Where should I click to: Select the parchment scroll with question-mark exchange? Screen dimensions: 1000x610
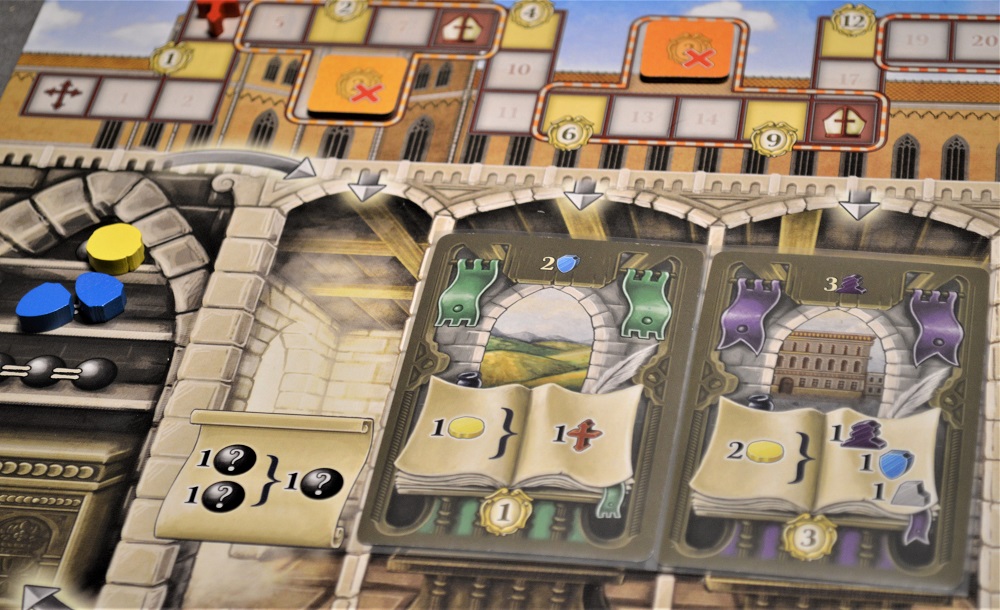(x=263, y=478)
